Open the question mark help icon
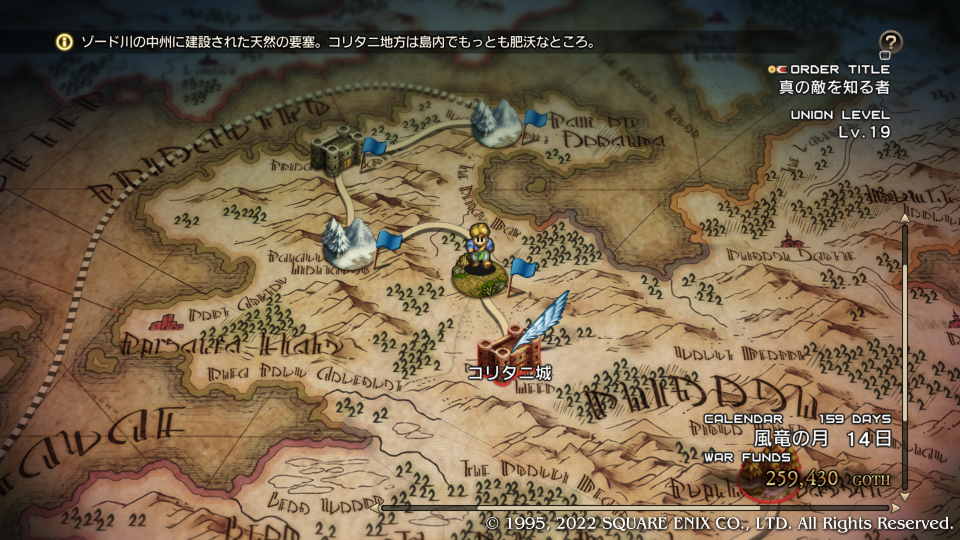Screen dimensions: 960x540 [890, 43]
